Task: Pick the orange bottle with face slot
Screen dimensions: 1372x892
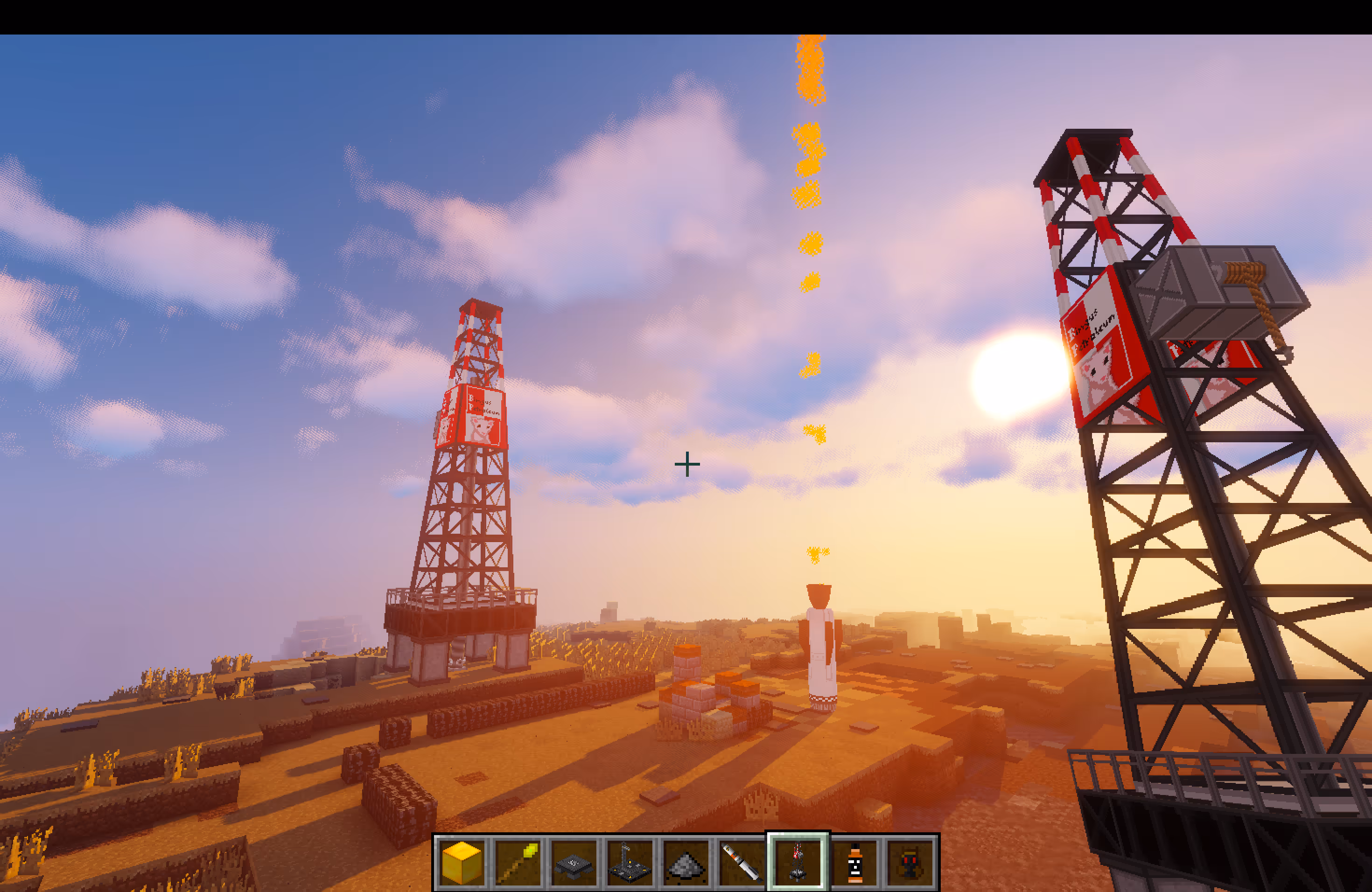Action: tap(854, 862)
